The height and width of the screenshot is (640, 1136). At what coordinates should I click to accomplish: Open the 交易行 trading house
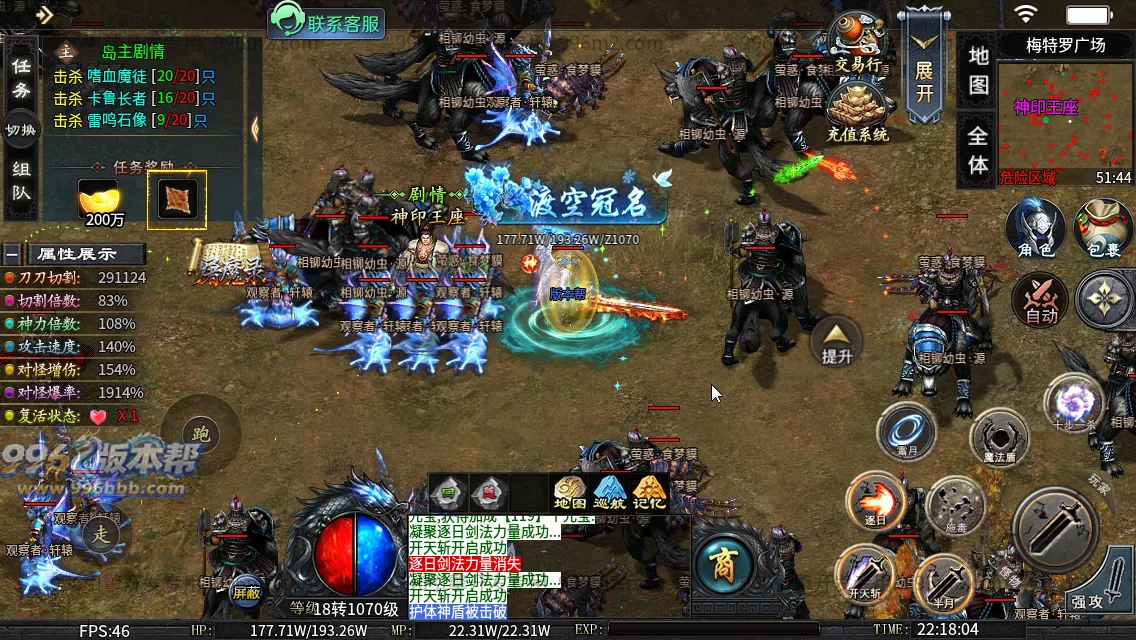858,45
